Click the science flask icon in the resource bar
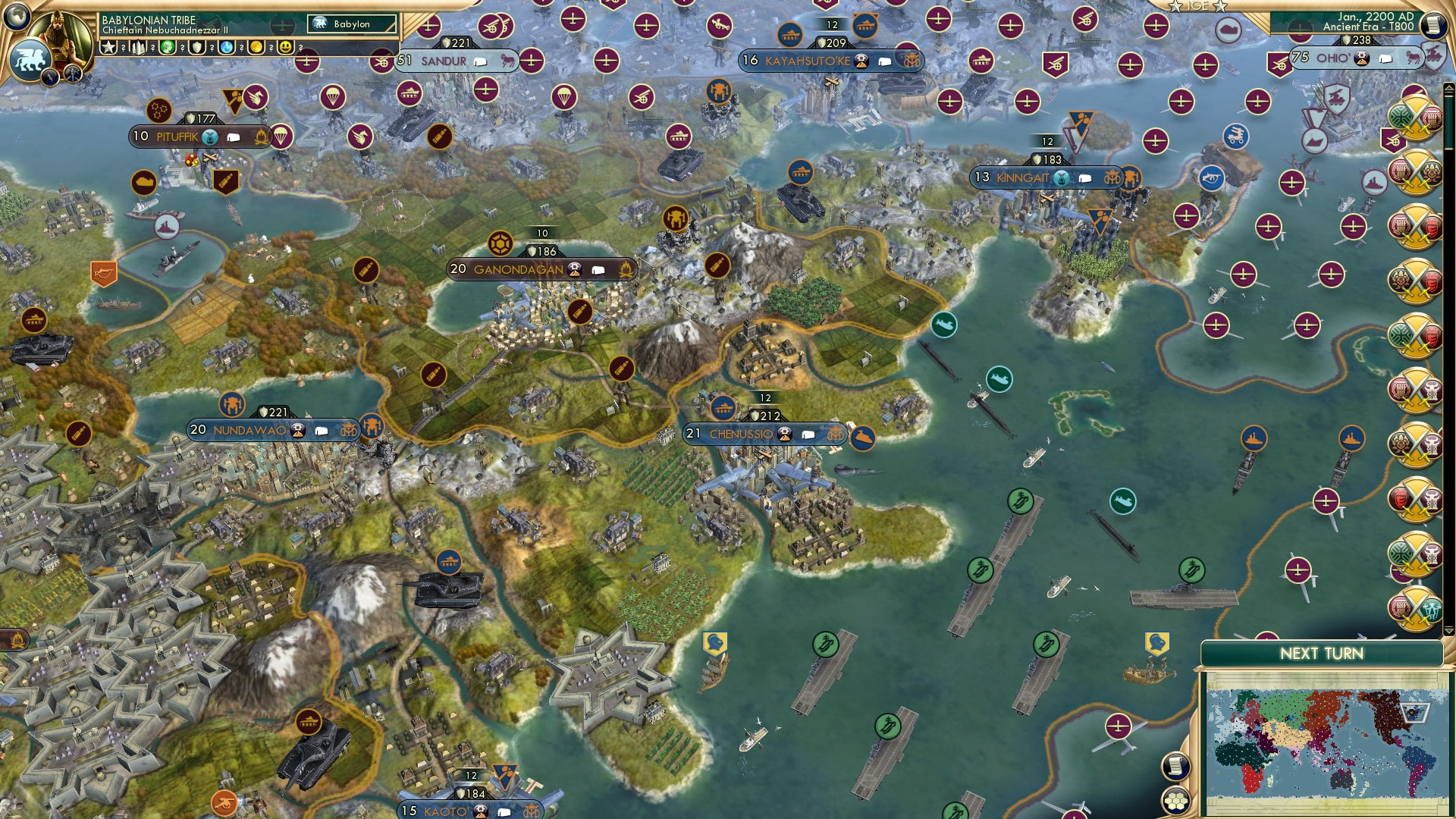 click(226, 49)
